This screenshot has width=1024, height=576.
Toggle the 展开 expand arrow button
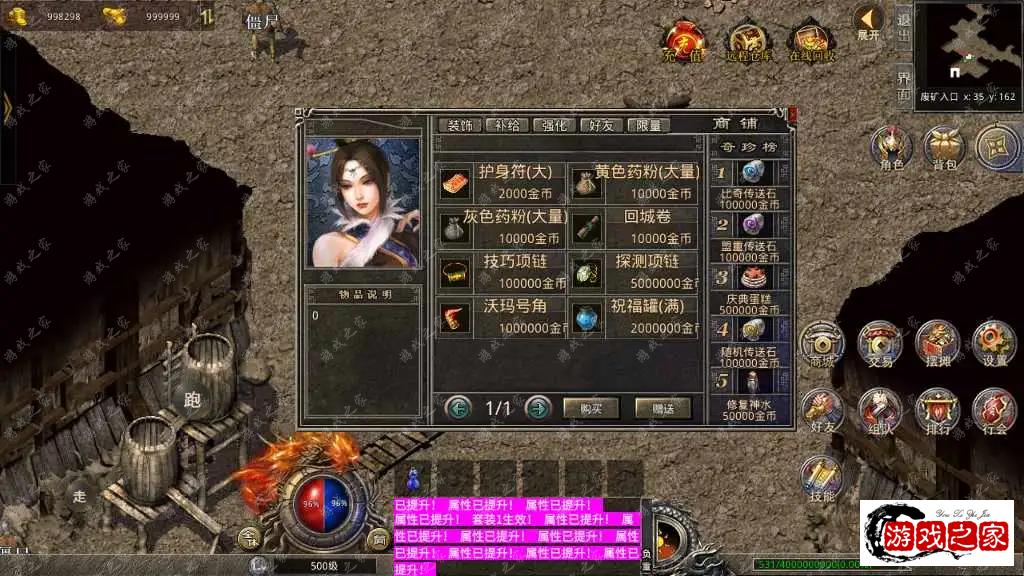[x=868, y=21]
